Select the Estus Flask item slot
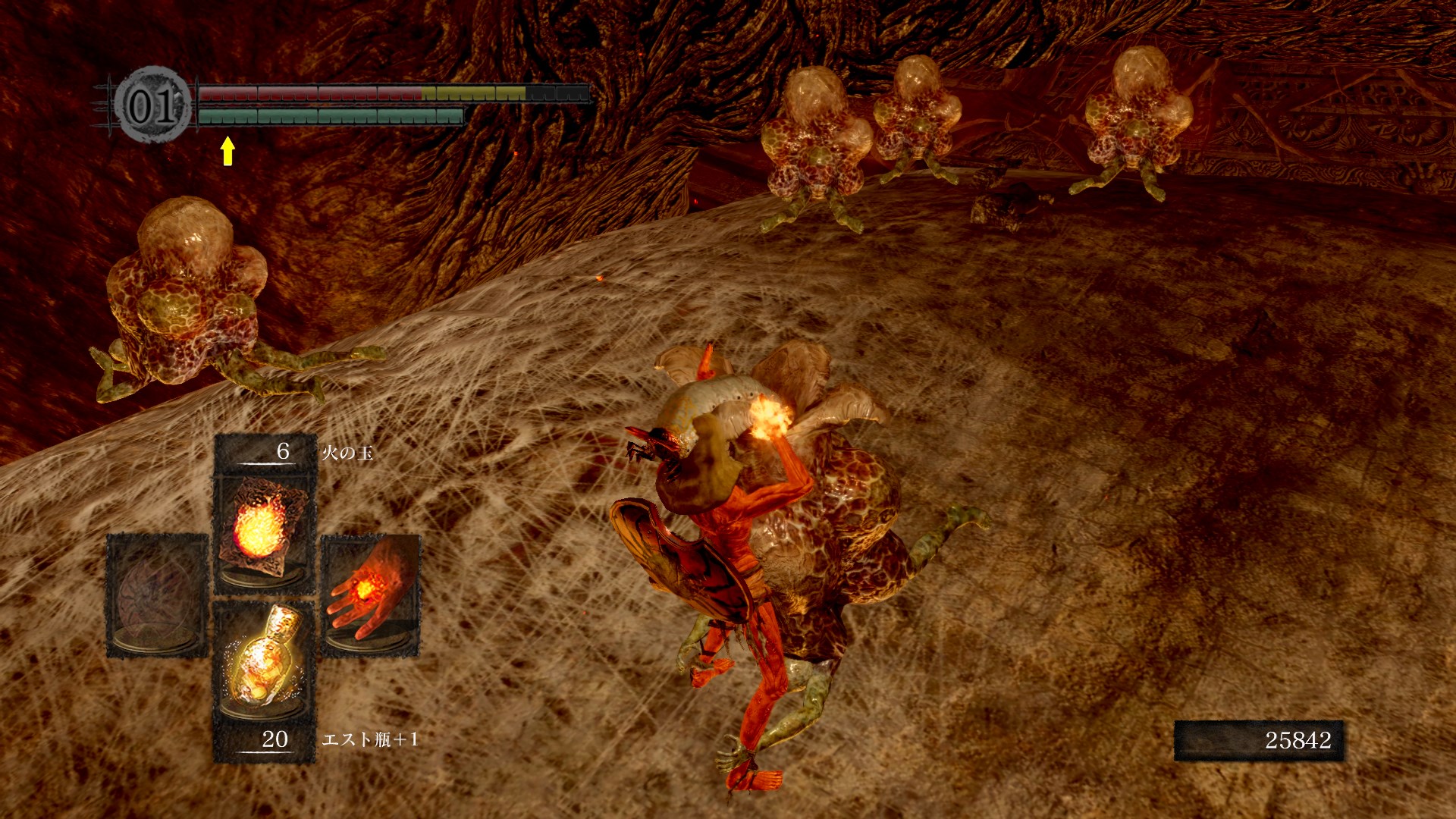Viewport: 1456px width, 819px height. coord(265,661)
